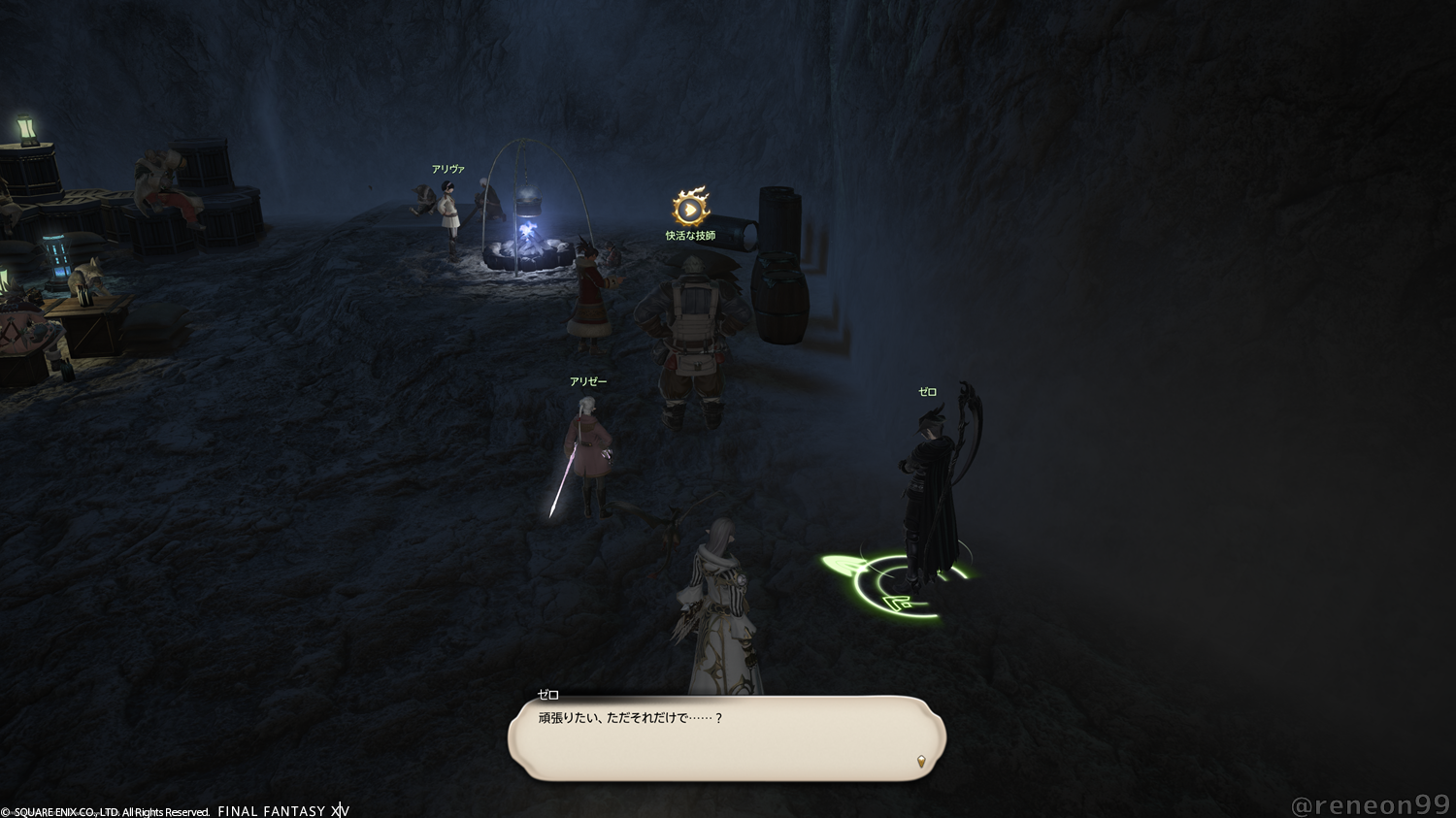The width and height of the screenshot is (1456, 818).
Task: Click the dialogue continue arrow indicator
Action: [920, 762]
